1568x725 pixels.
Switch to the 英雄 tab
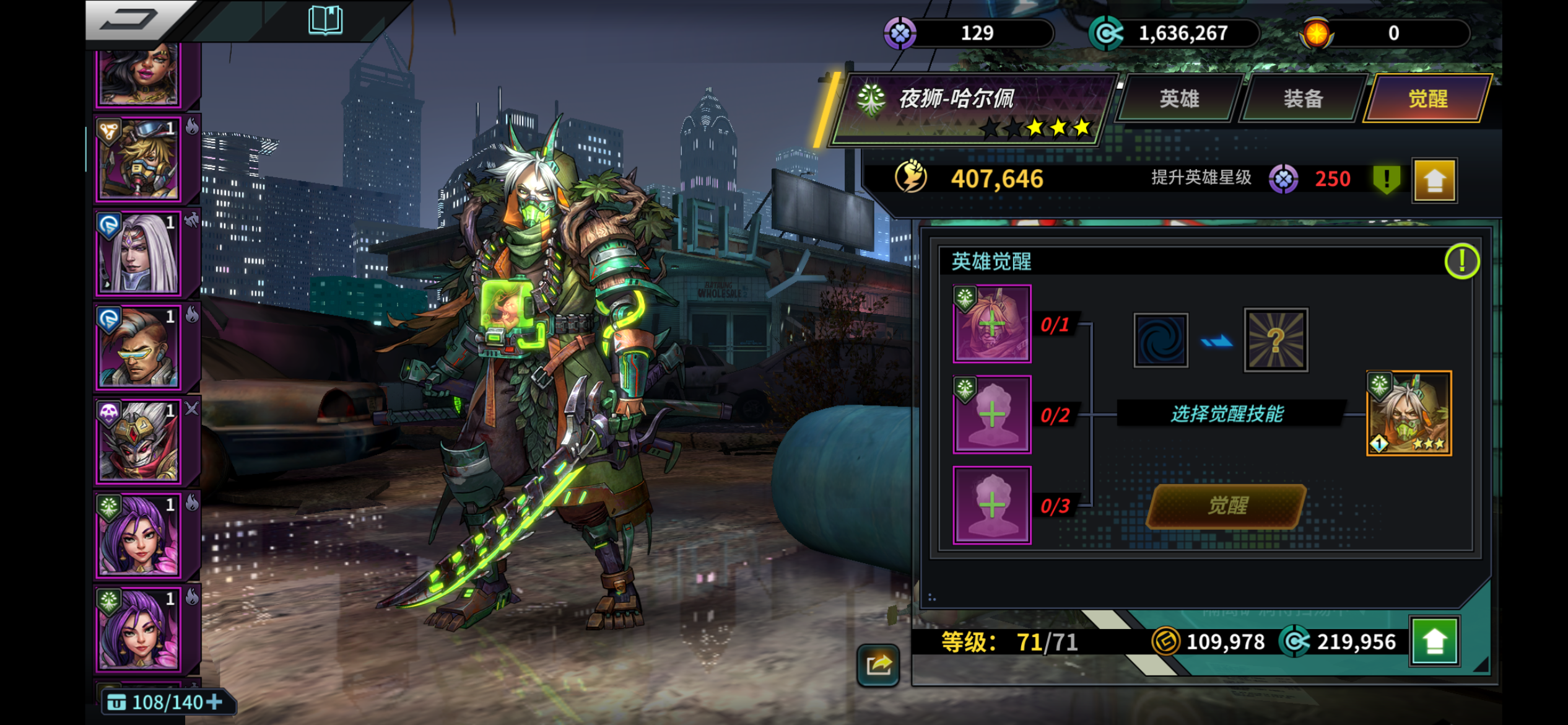point(1179,99)
